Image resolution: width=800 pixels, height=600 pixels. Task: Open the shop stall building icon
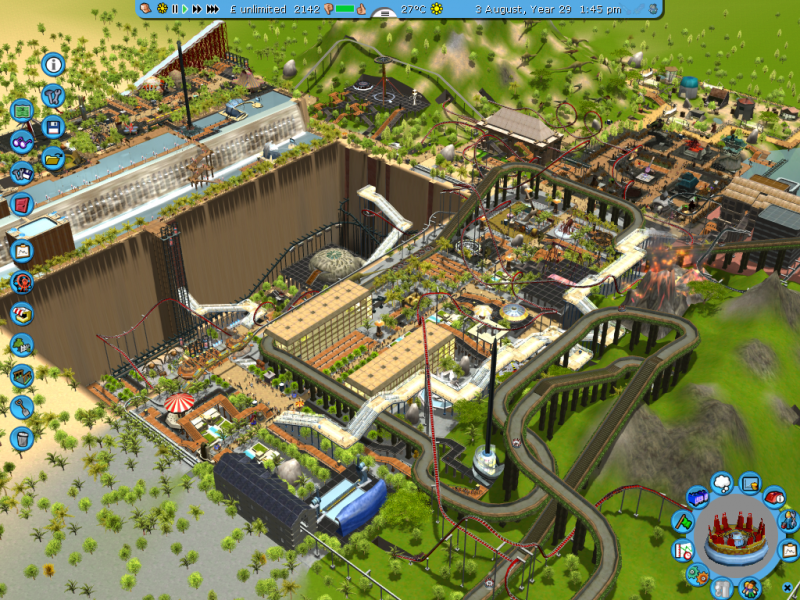22,313
